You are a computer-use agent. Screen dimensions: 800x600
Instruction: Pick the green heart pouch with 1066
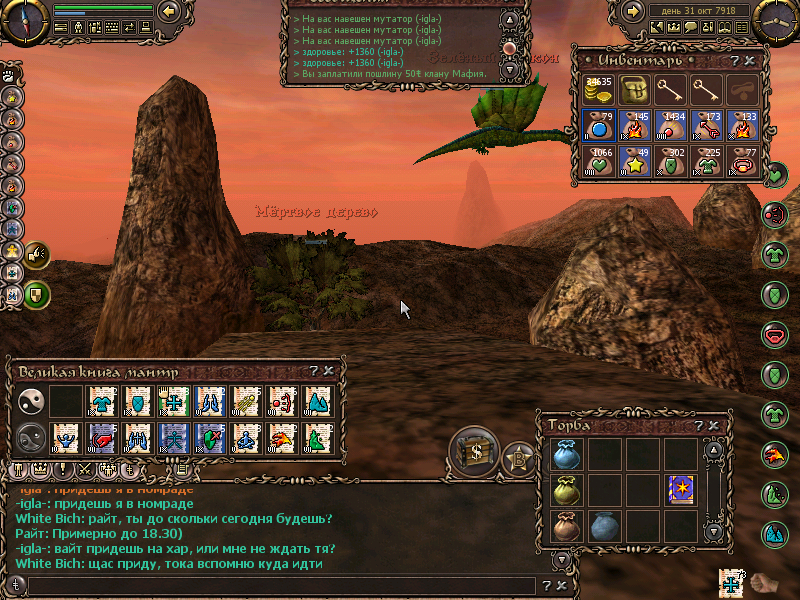pos(598,160)
